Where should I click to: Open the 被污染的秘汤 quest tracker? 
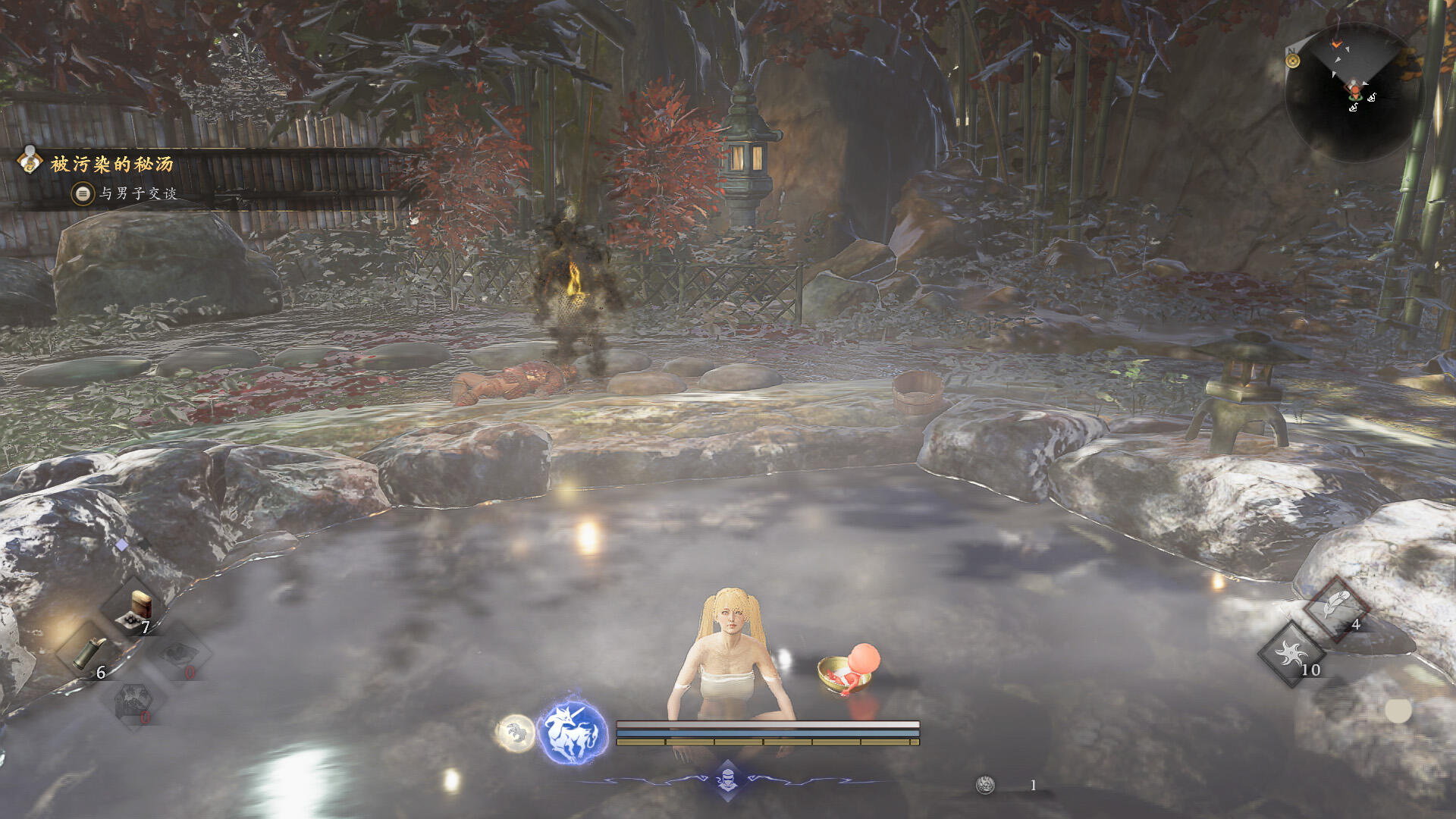click(111, 164)
